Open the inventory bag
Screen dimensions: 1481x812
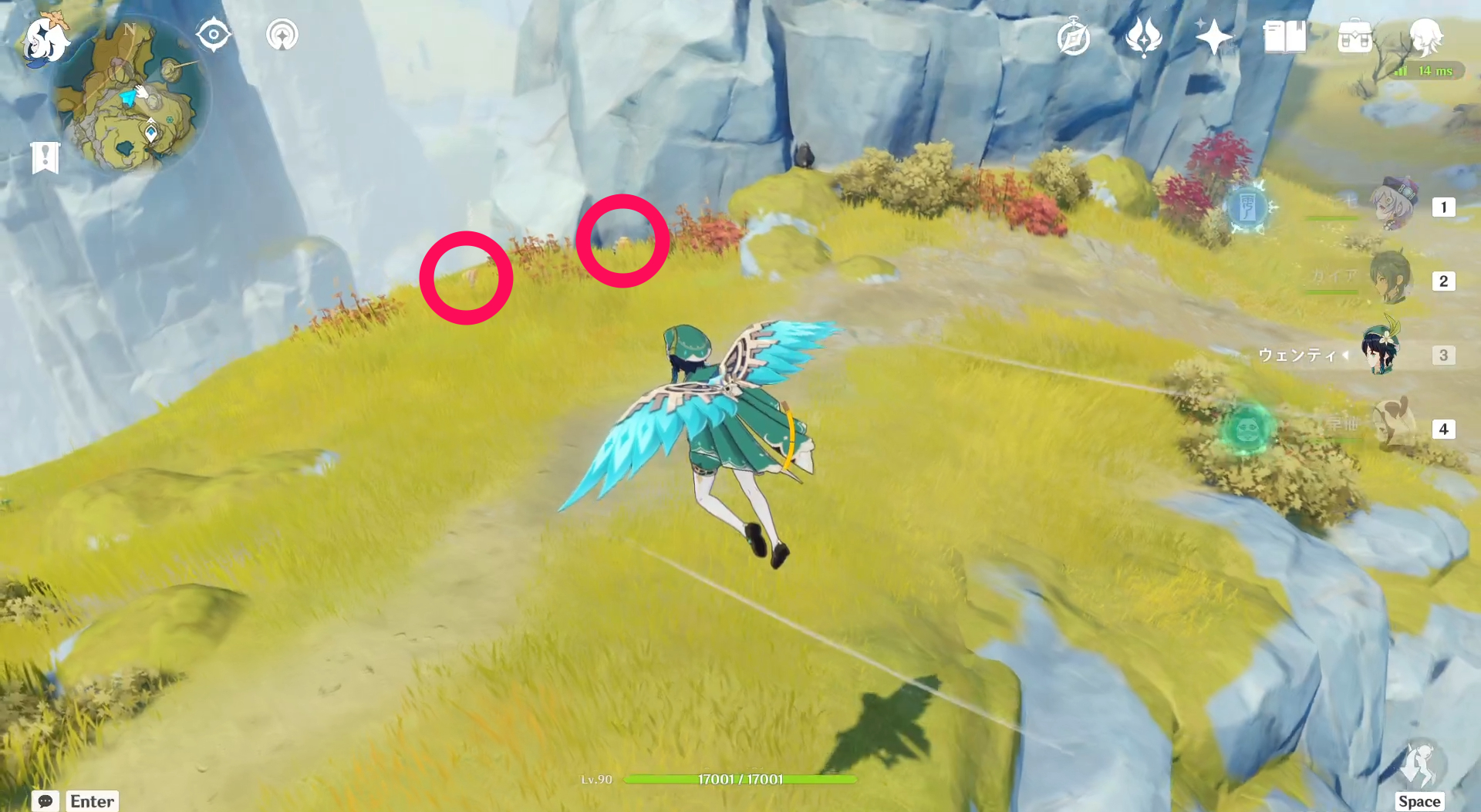click(1355, 36)
